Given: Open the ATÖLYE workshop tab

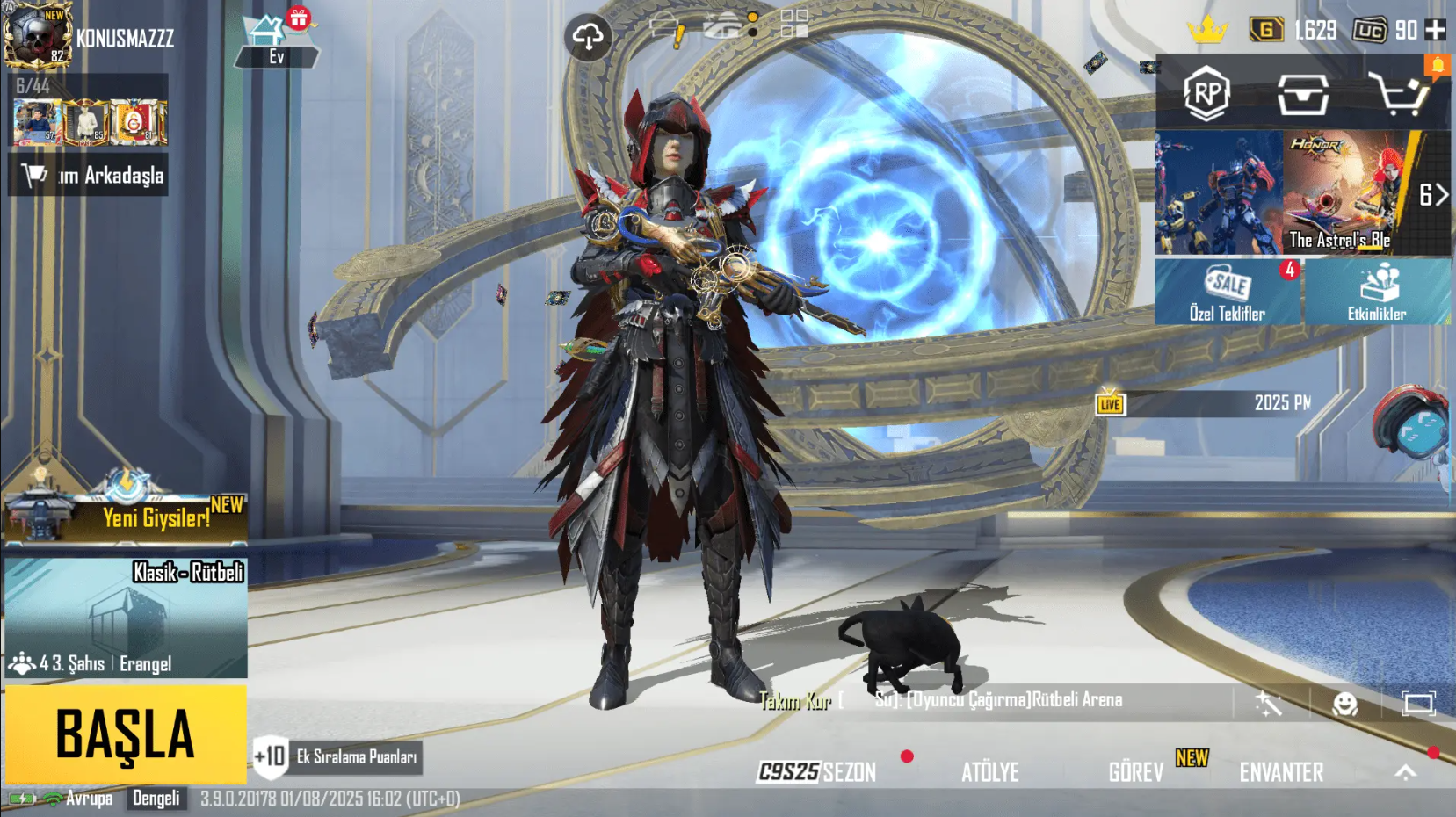Looking at the screenshot, I should point(990,771).
